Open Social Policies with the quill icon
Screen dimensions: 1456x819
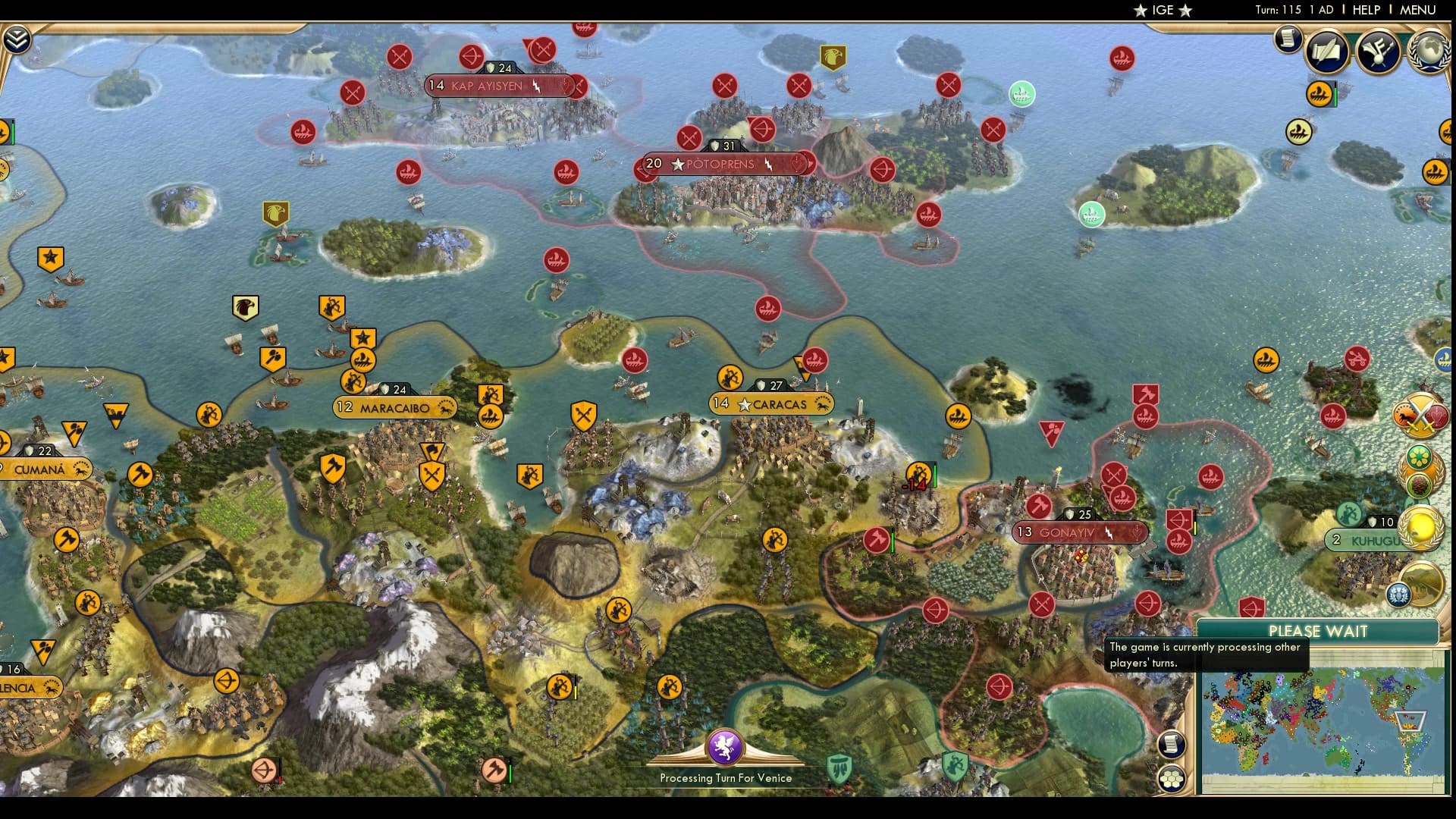1328,52
